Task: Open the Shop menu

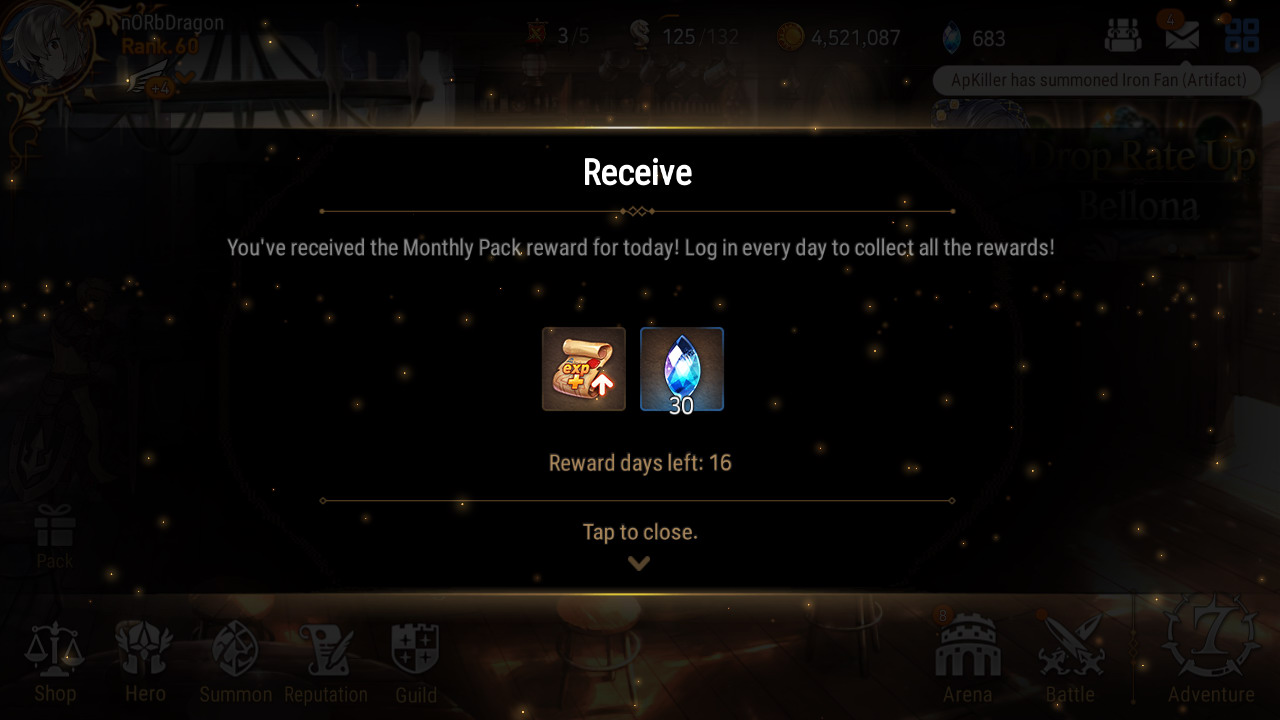Action: (55, 661)
